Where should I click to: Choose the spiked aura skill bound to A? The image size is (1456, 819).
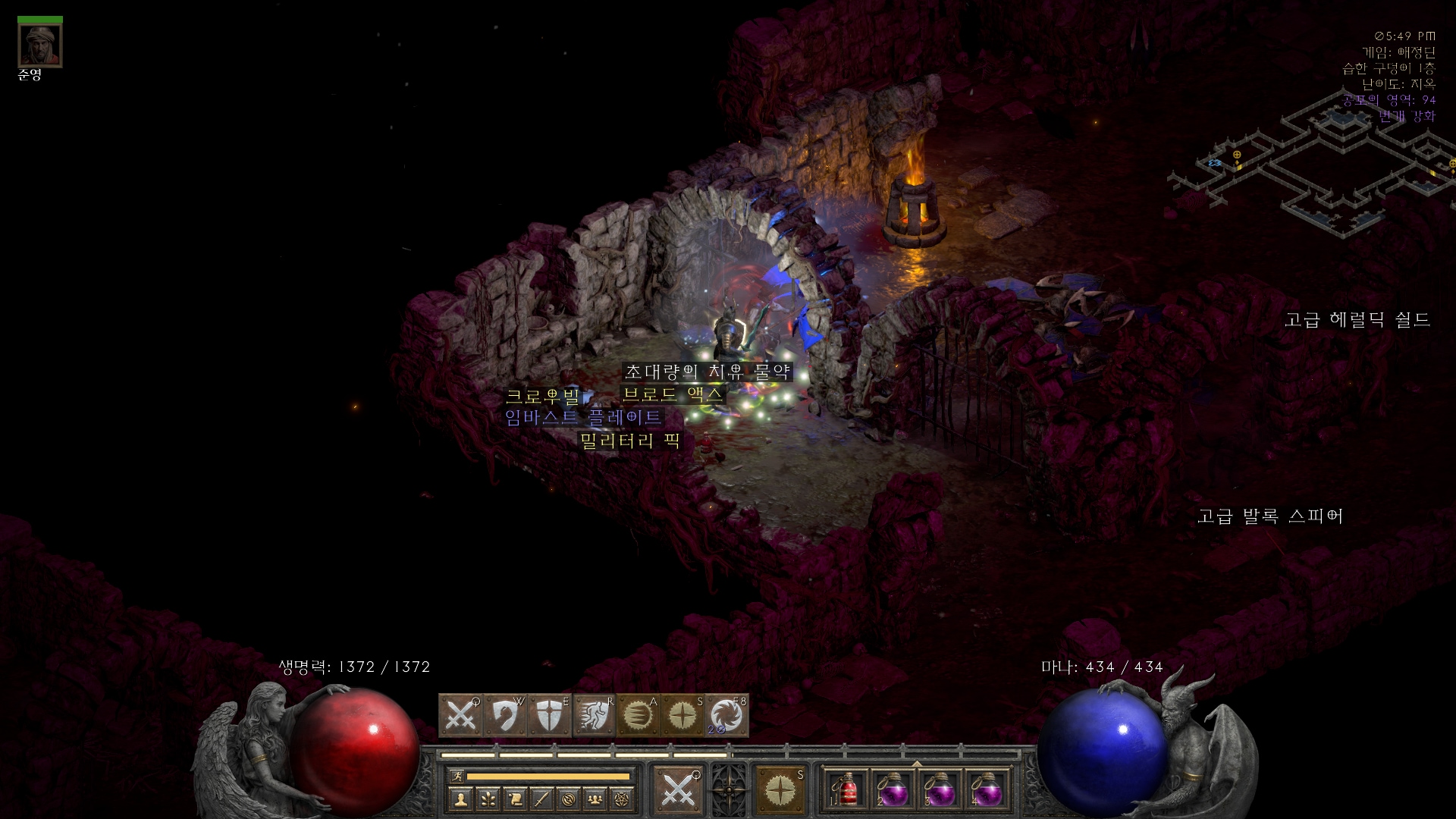638,715
